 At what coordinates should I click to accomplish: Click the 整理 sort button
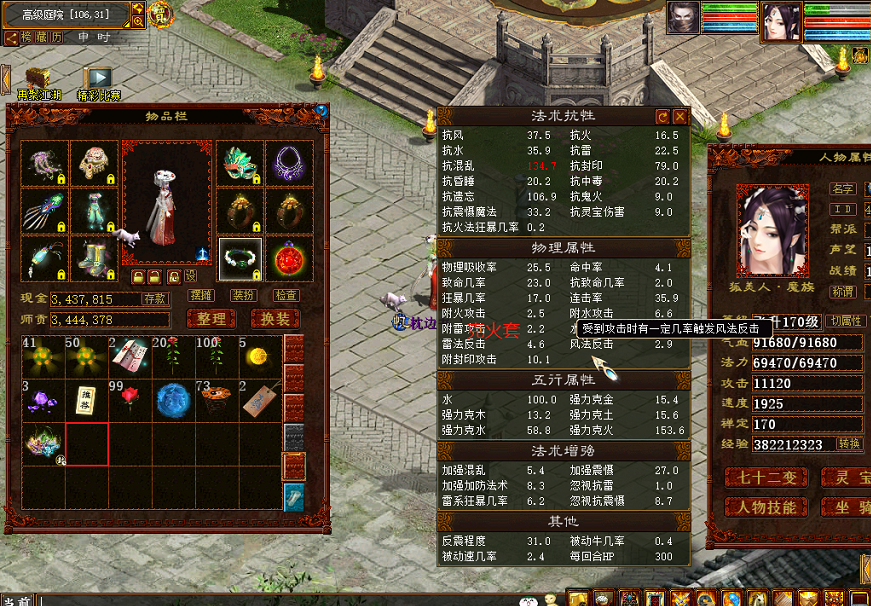pos(211,319)
